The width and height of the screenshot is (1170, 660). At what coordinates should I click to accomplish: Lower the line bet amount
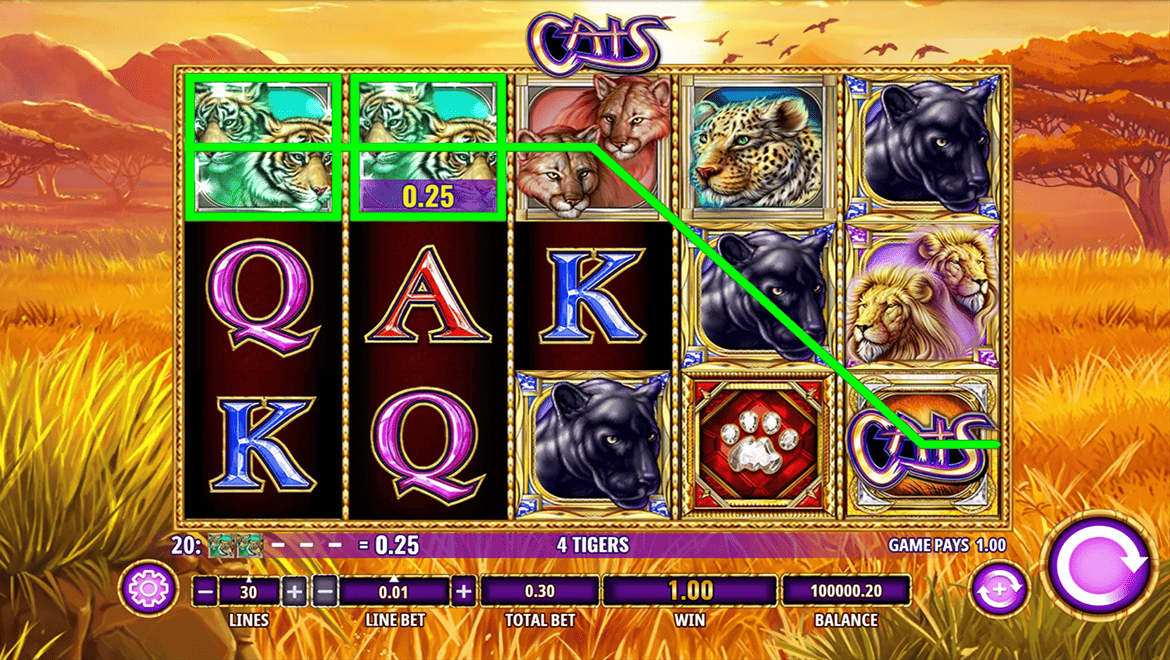click(x=325, y=591)
